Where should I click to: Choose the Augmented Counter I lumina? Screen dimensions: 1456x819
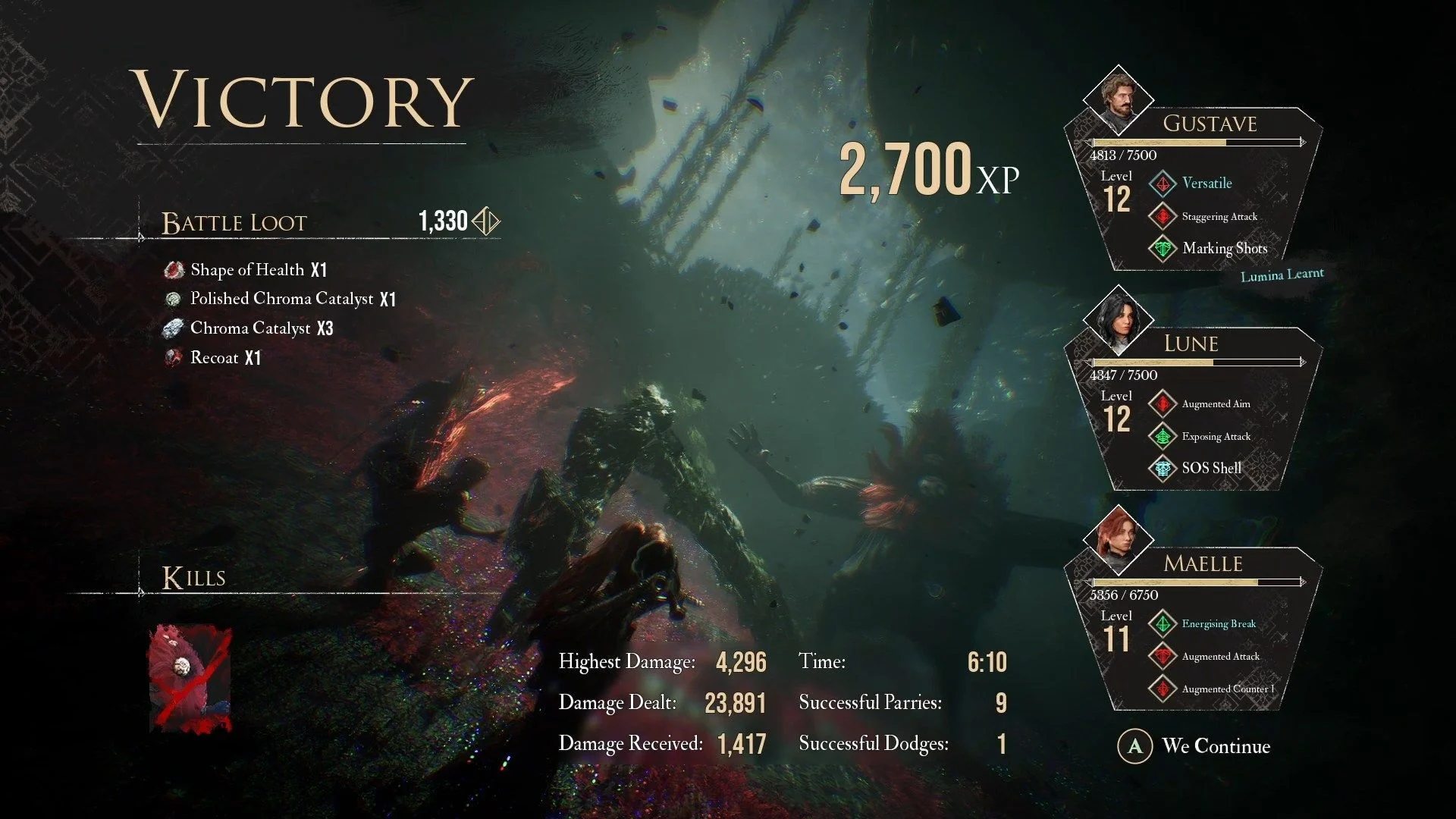click(1227, 689)
